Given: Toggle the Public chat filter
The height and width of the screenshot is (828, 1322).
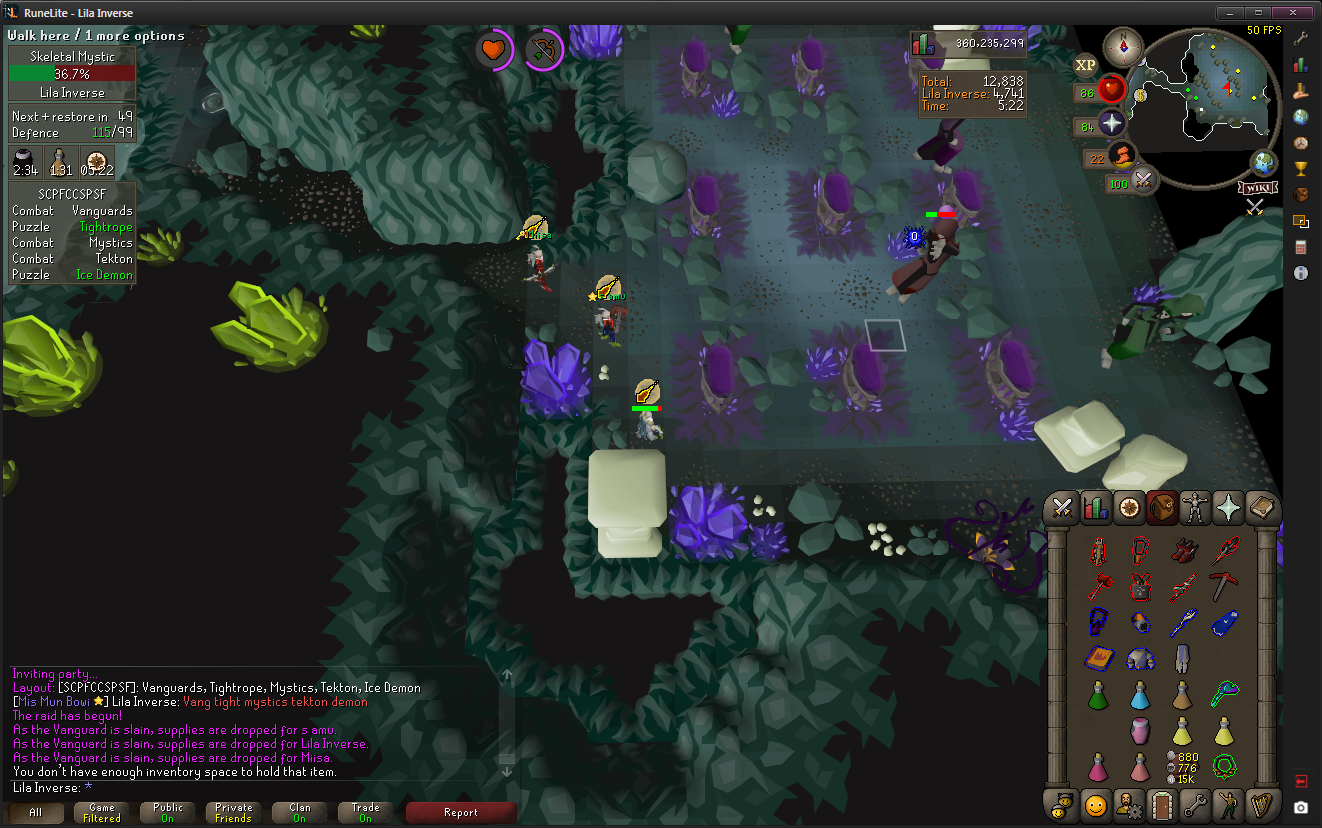Looking at the screenshot, I should click(x=168, y=812).
